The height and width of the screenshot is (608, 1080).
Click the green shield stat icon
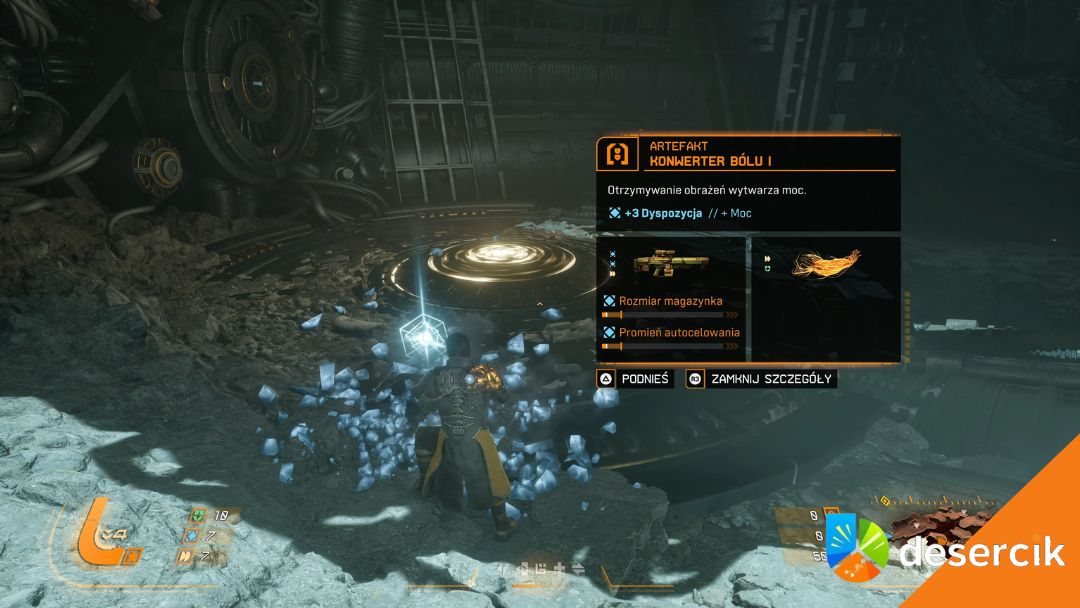click(x=199, y=516)
